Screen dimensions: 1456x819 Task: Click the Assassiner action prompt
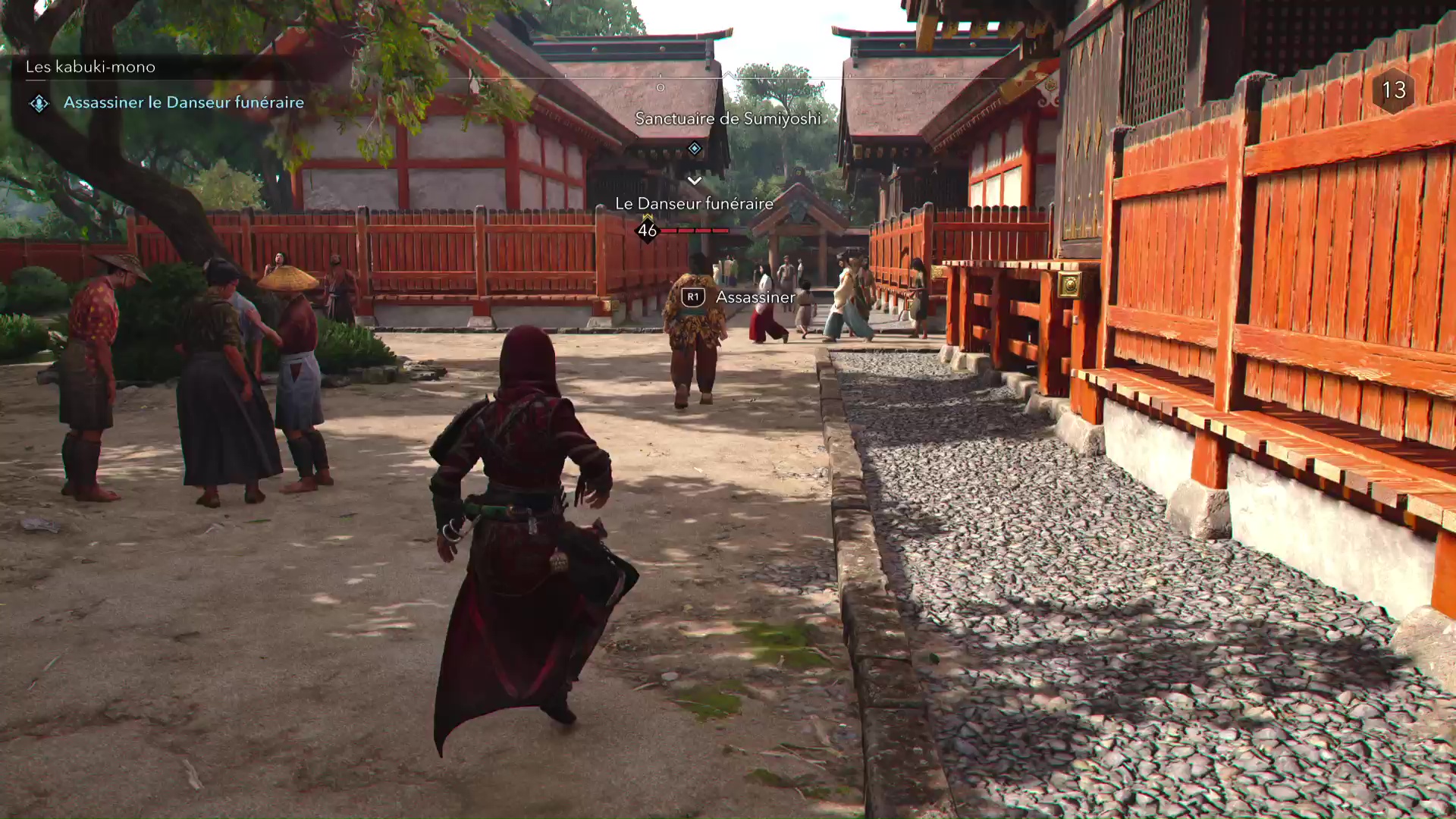754,297
